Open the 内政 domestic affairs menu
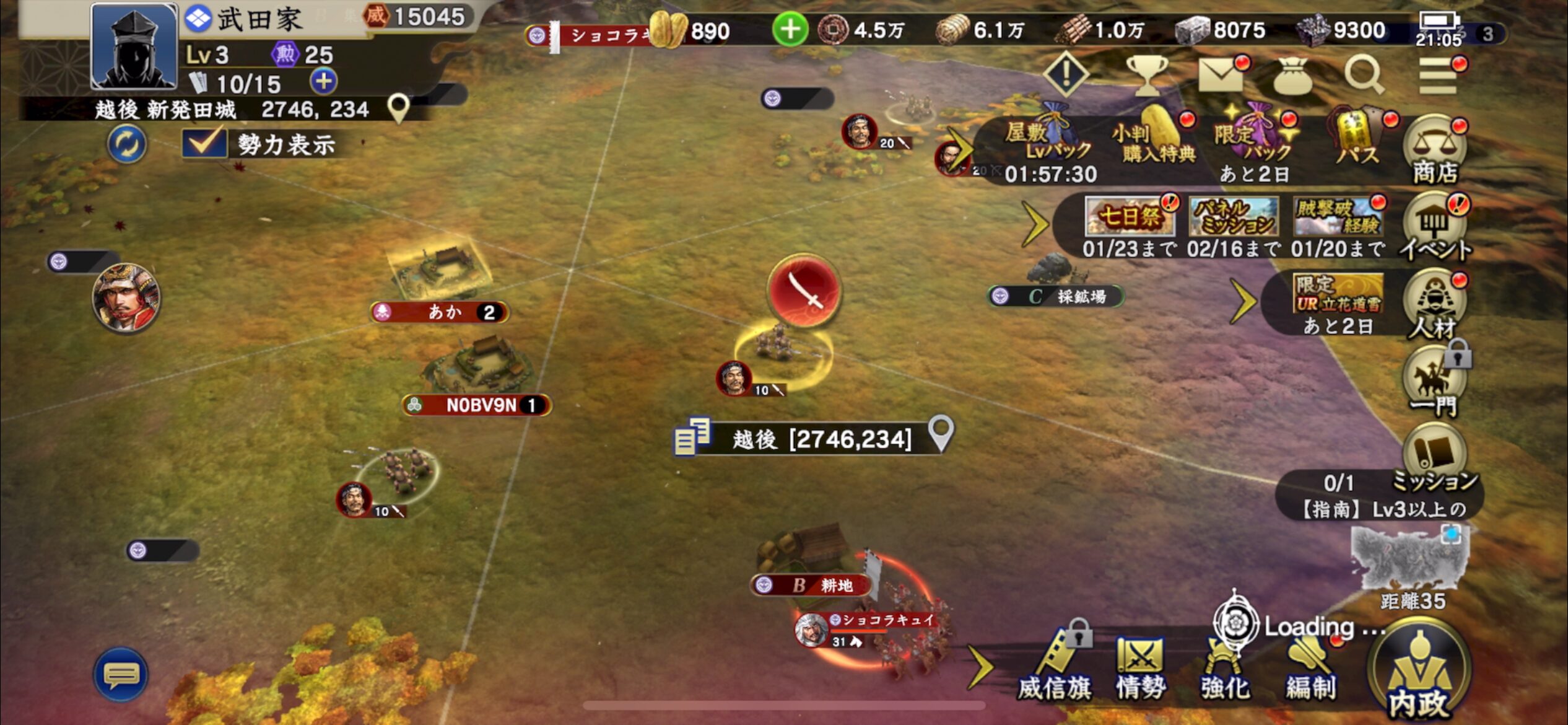Viewport: 1568px width, 725px height. 1418,675
